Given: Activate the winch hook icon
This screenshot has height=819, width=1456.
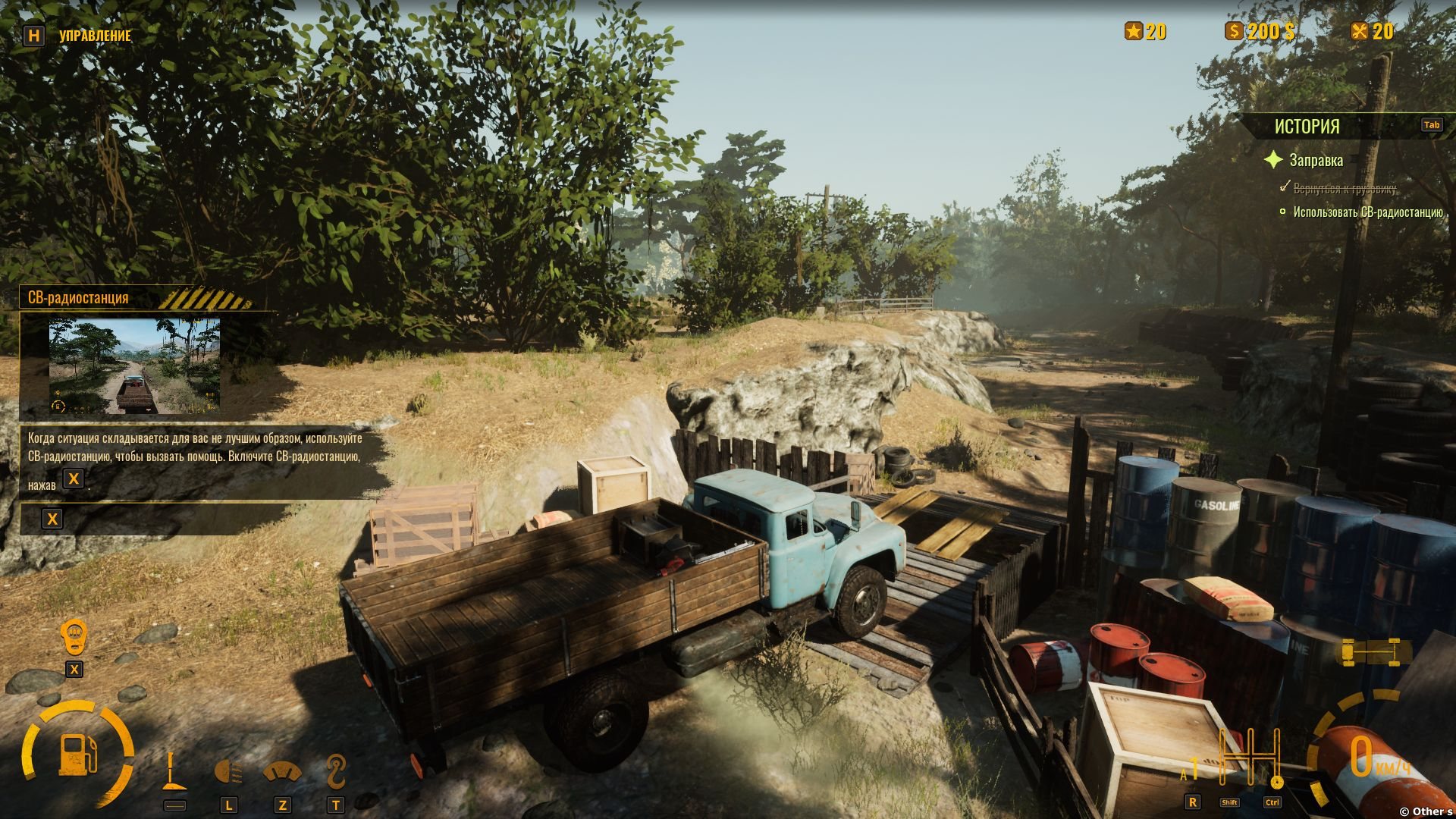Looking at the screenshot, I should [x=335, y=772].
